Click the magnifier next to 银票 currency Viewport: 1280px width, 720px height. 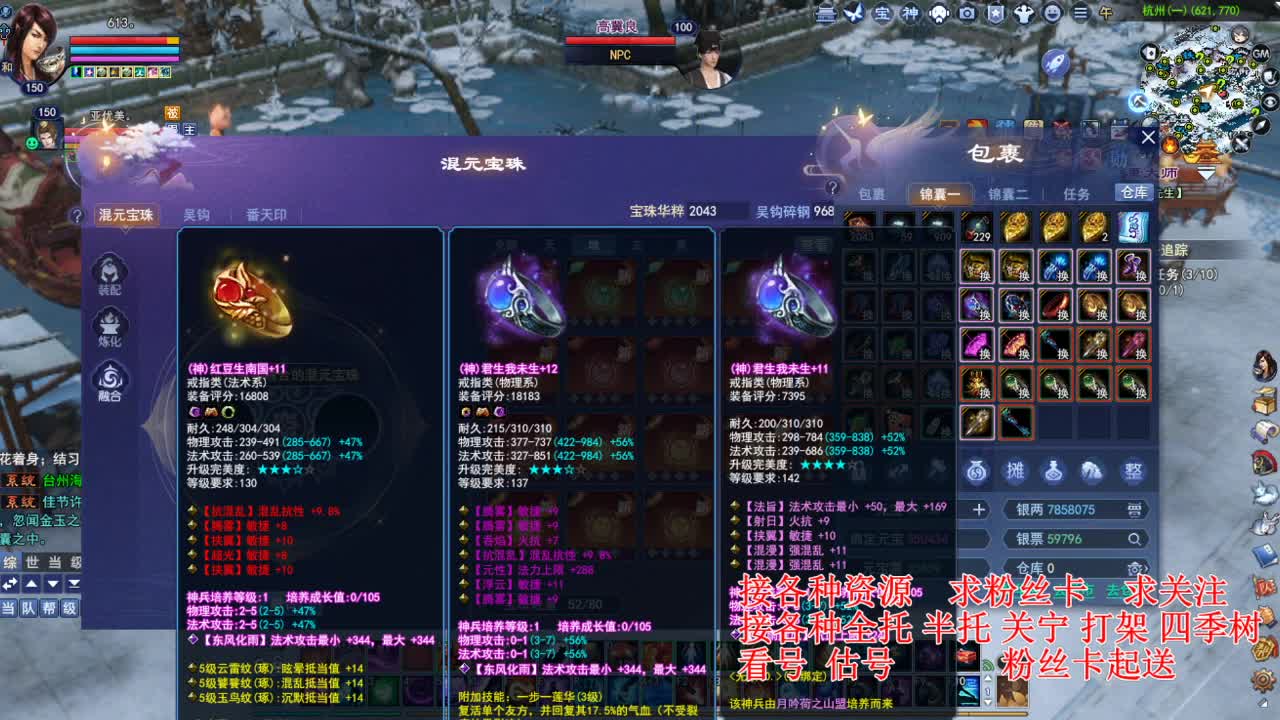pos(1135,538)
